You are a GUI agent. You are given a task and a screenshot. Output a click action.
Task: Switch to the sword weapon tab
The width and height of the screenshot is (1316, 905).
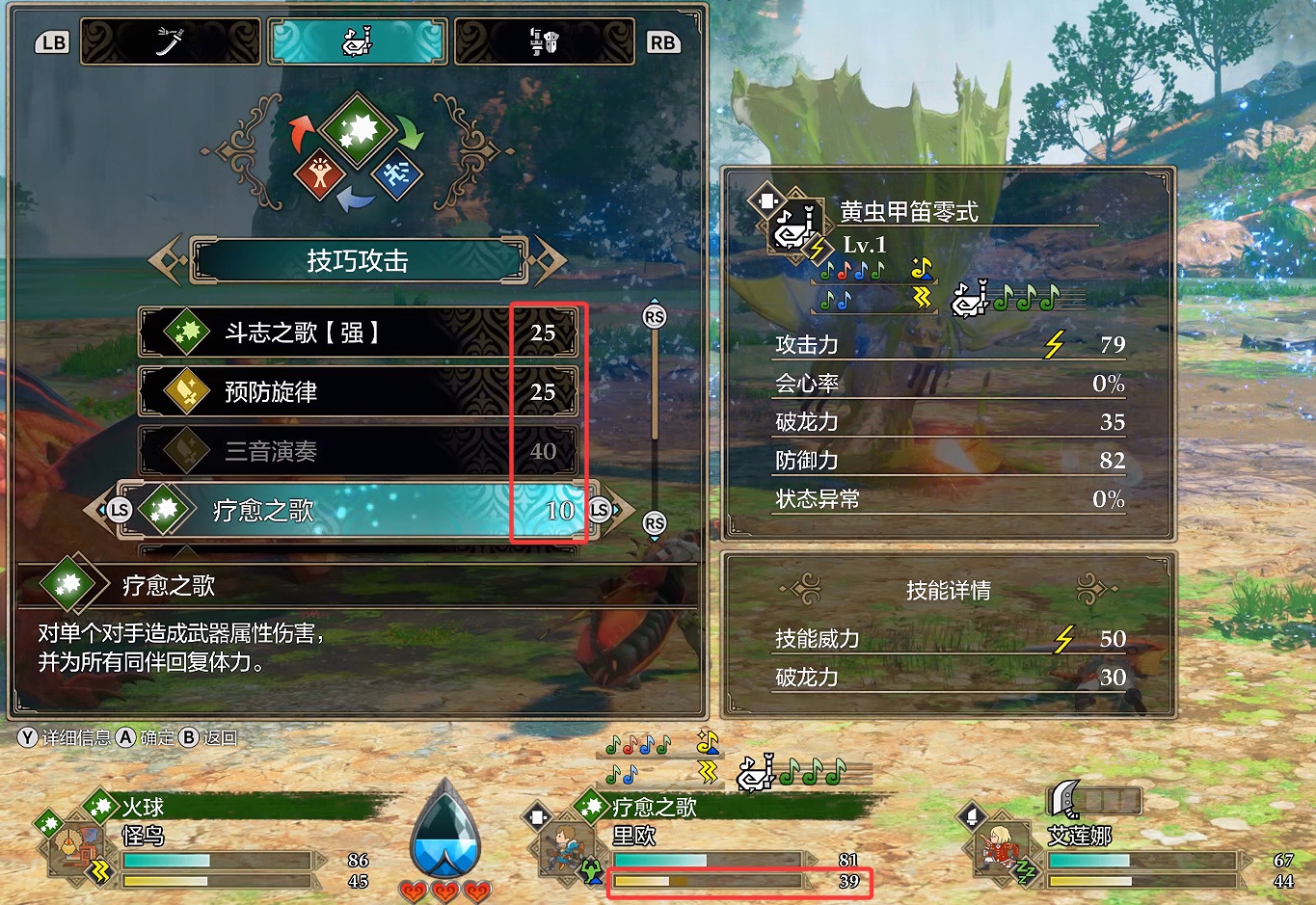(171, 42)
